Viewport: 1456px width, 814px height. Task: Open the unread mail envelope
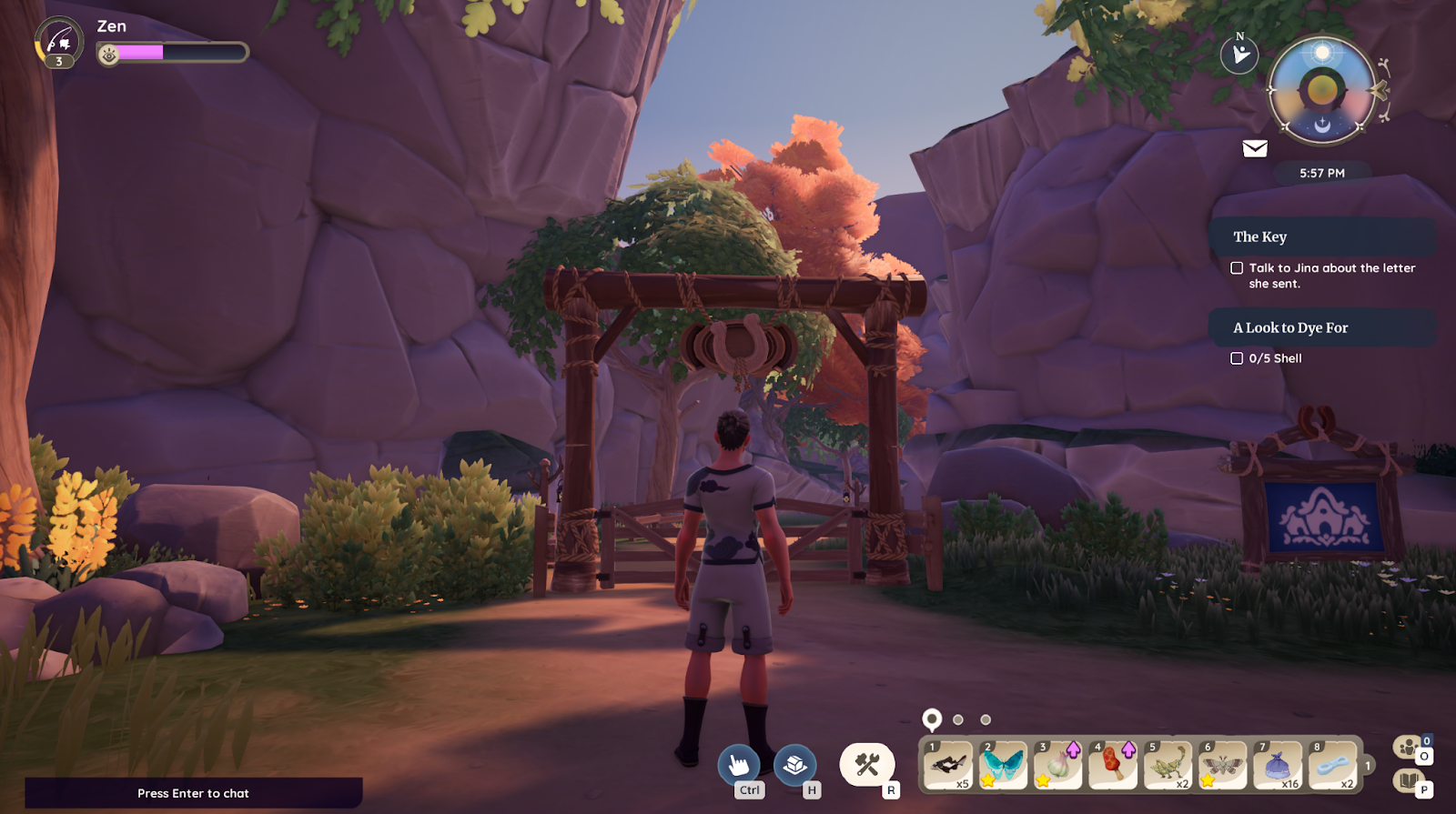[1255, 148]
